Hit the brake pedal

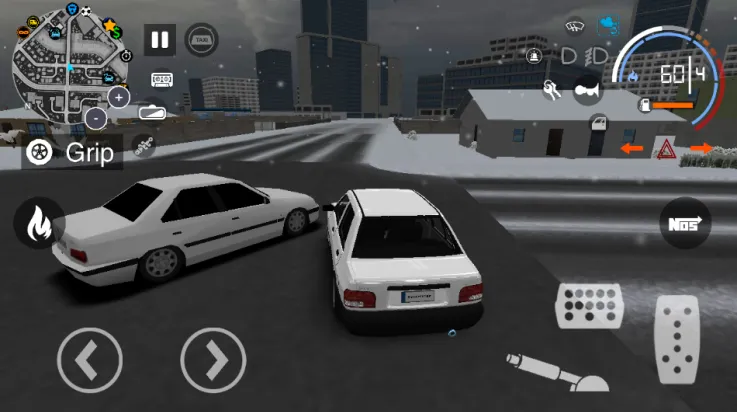(x=588, y=305)
